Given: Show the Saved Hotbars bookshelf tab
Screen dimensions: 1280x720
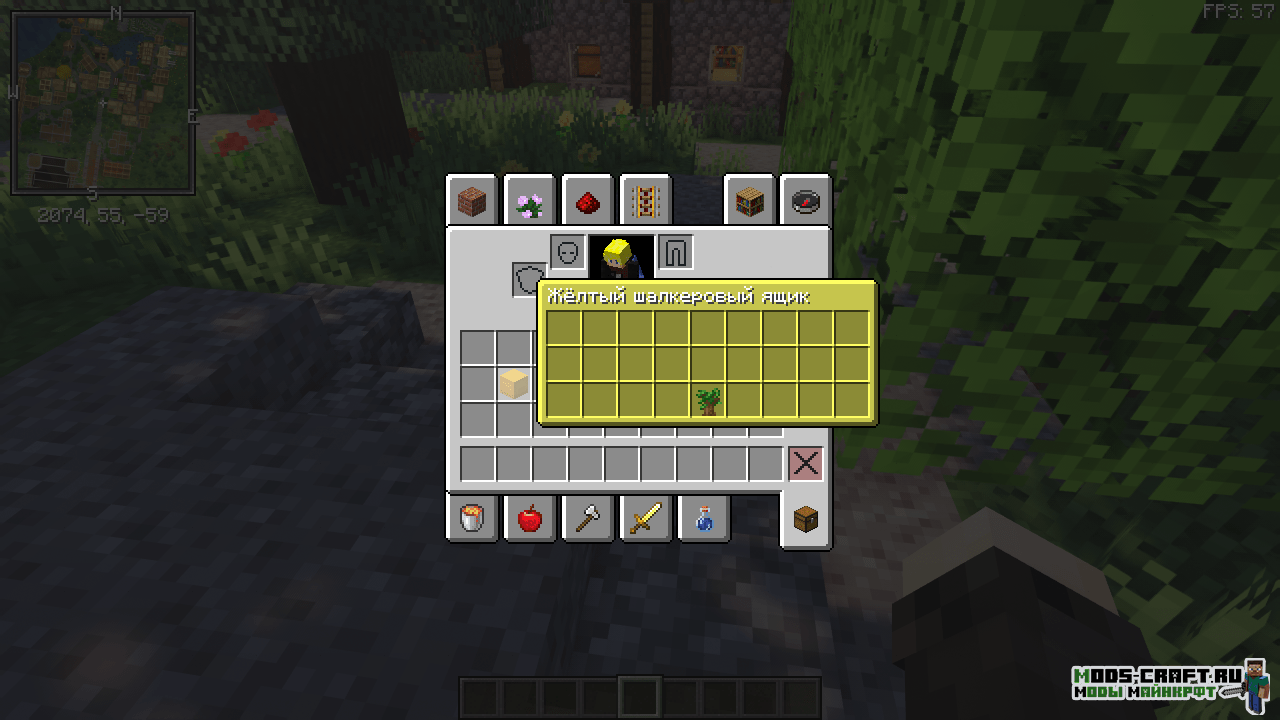Looking at the screenshot, I should point(749,202).
